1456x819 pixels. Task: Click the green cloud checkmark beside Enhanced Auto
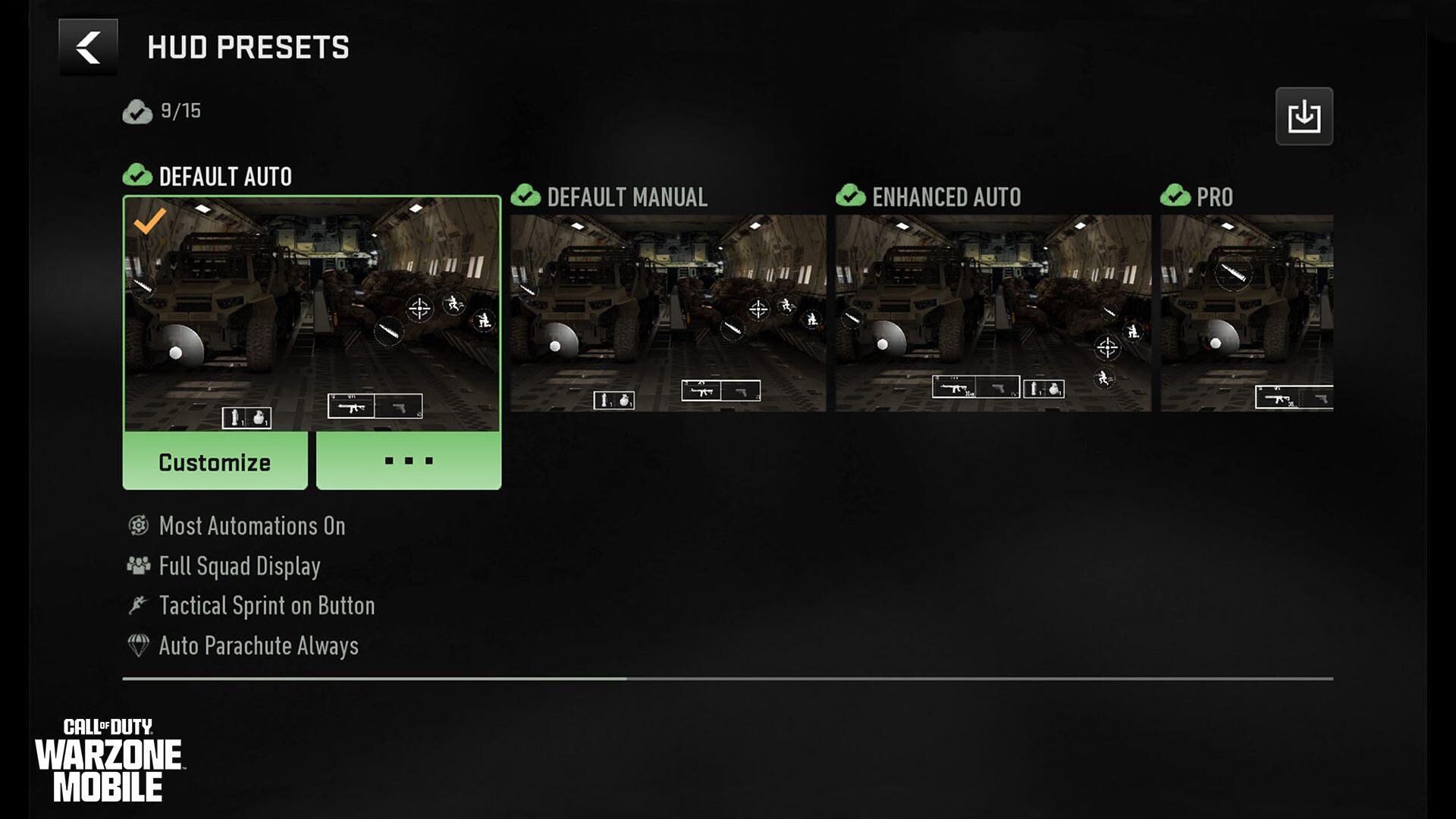pyautogui.click(x=851, y=197)
